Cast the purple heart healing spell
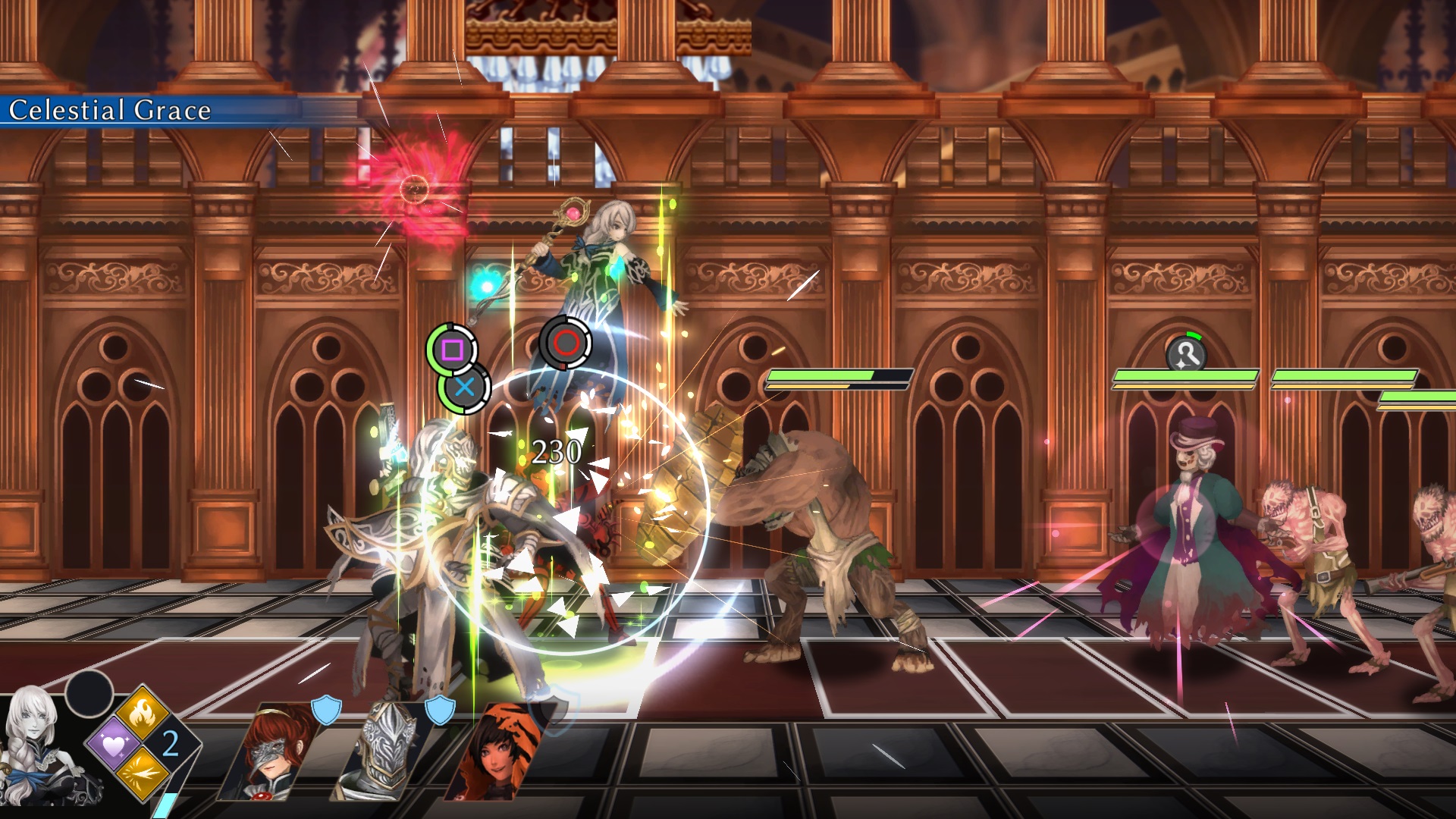Image resolution: width=1456 pixels, height=819 pixels. (x=114, y=745)
